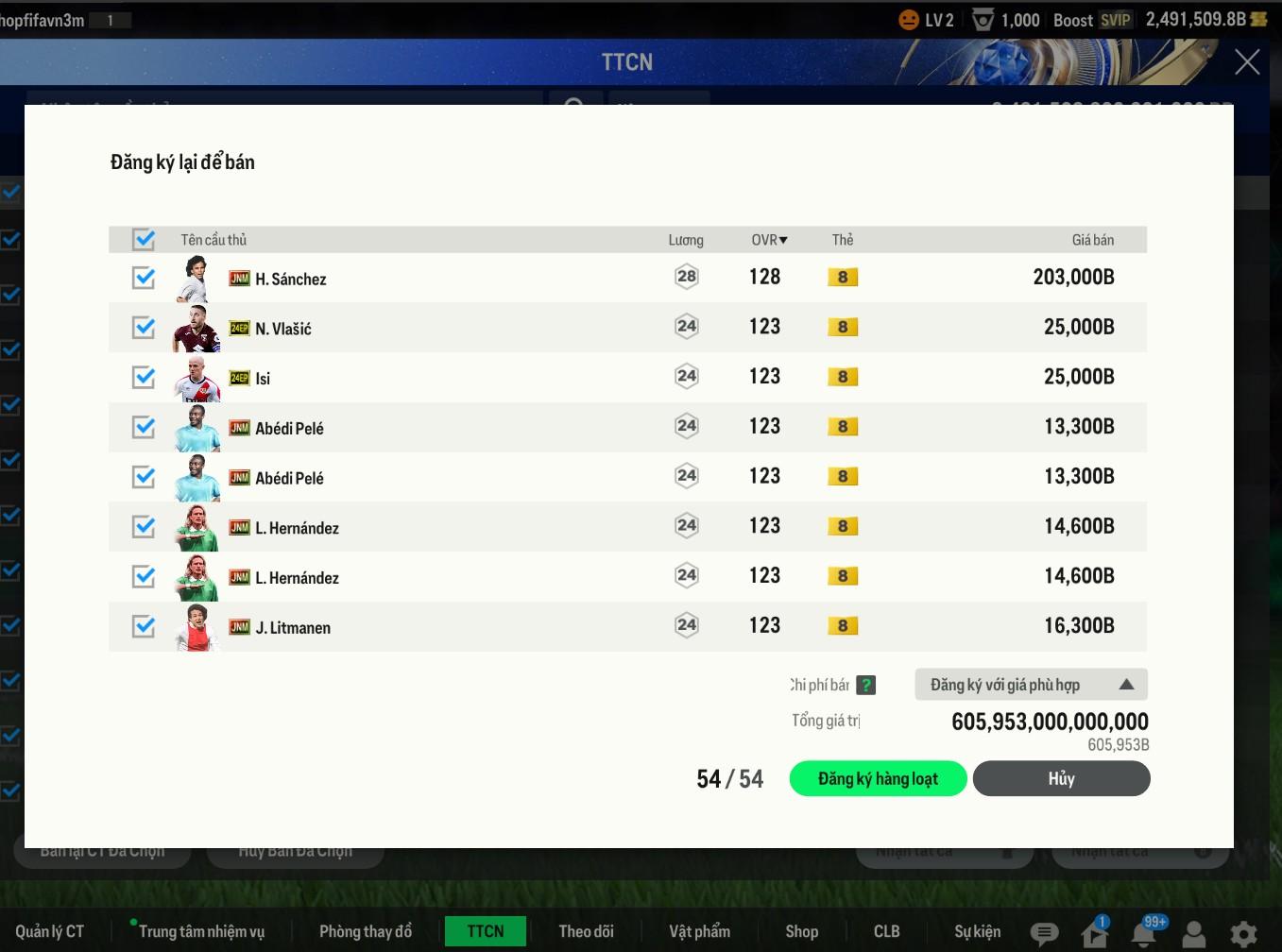1282x952 pixels.
Task: Toggle the select-all checkbox in table header
Action: coord(144,240)
